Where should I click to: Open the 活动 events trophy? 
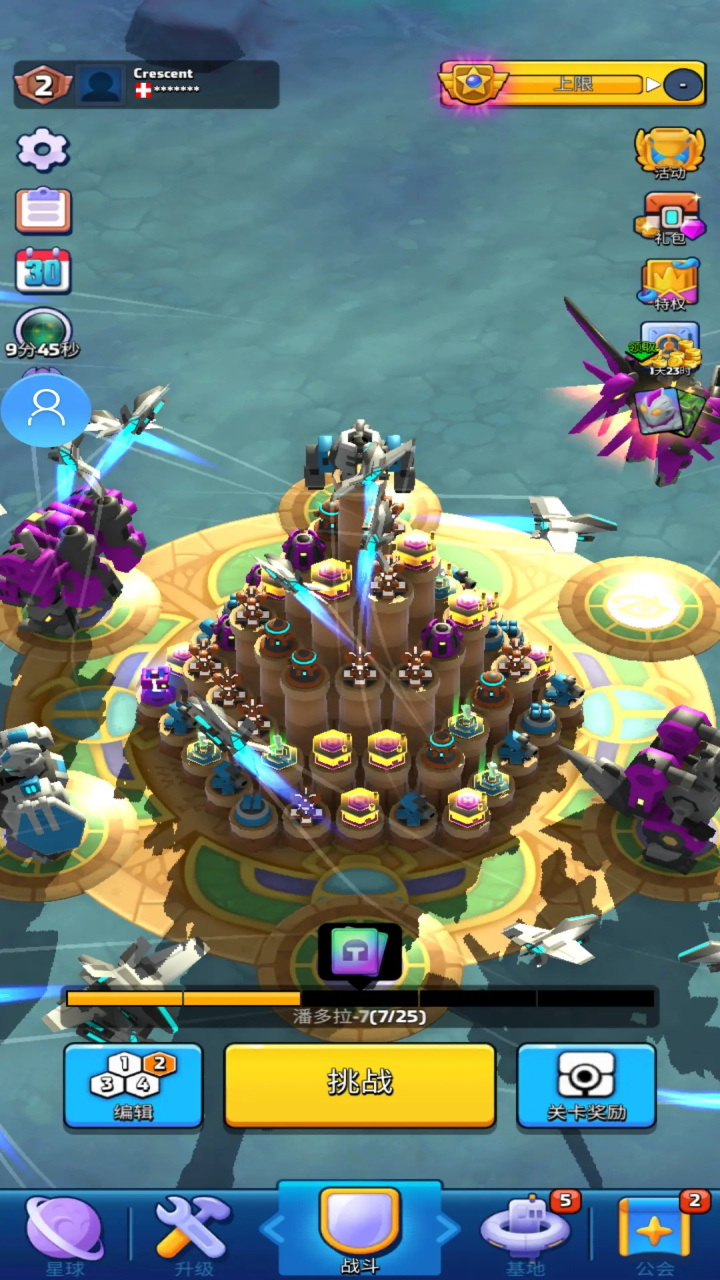(x=669, y=152)
